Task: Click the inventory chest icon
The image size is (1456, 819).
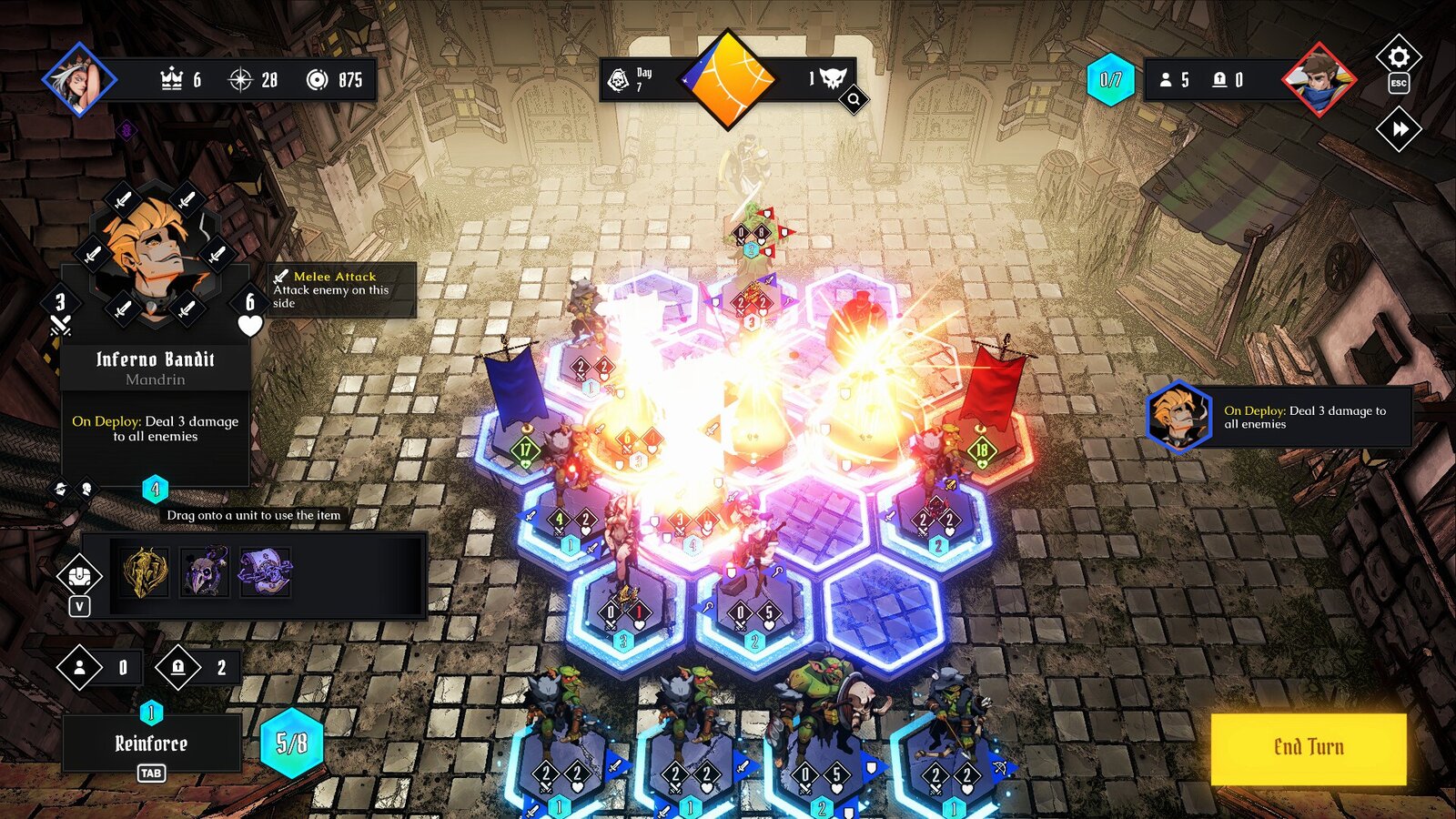Action: 80,575
